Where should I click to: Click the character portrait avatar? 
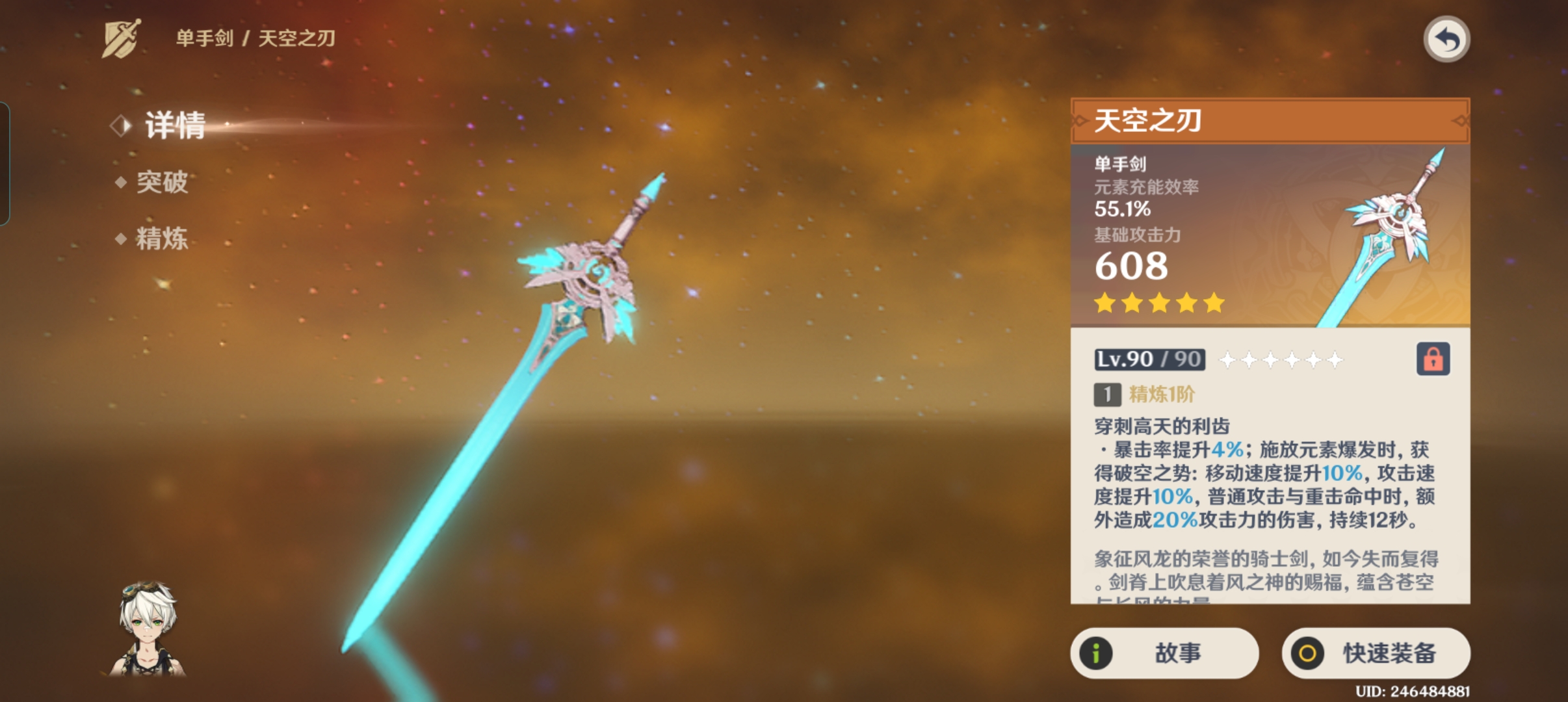pos(148,629)
